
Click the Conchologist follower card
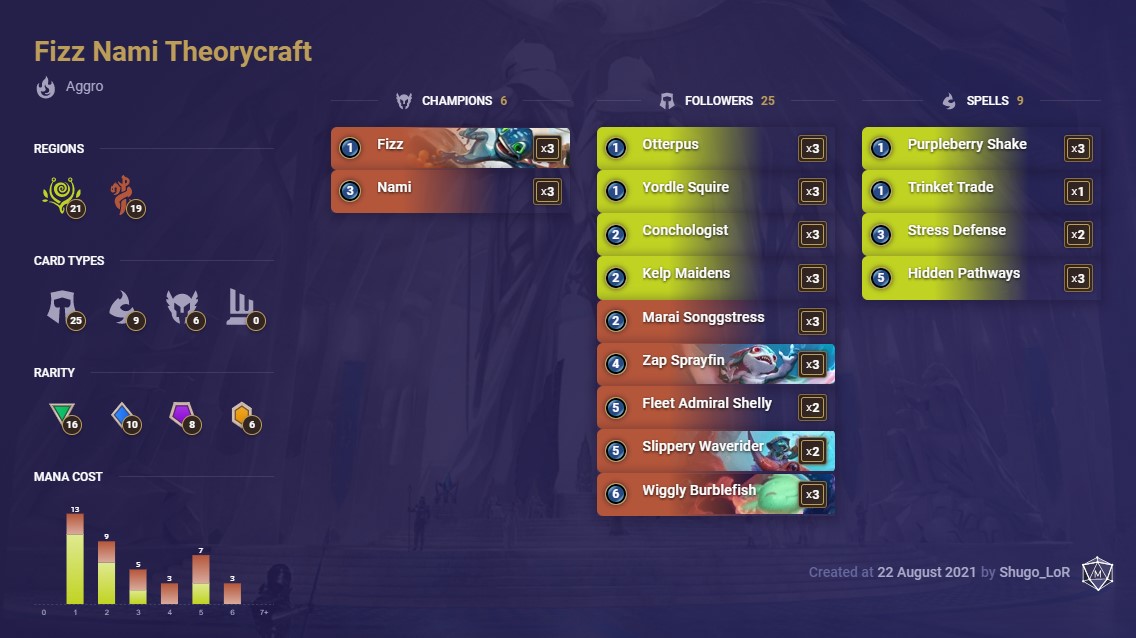[x=715, y=233]
